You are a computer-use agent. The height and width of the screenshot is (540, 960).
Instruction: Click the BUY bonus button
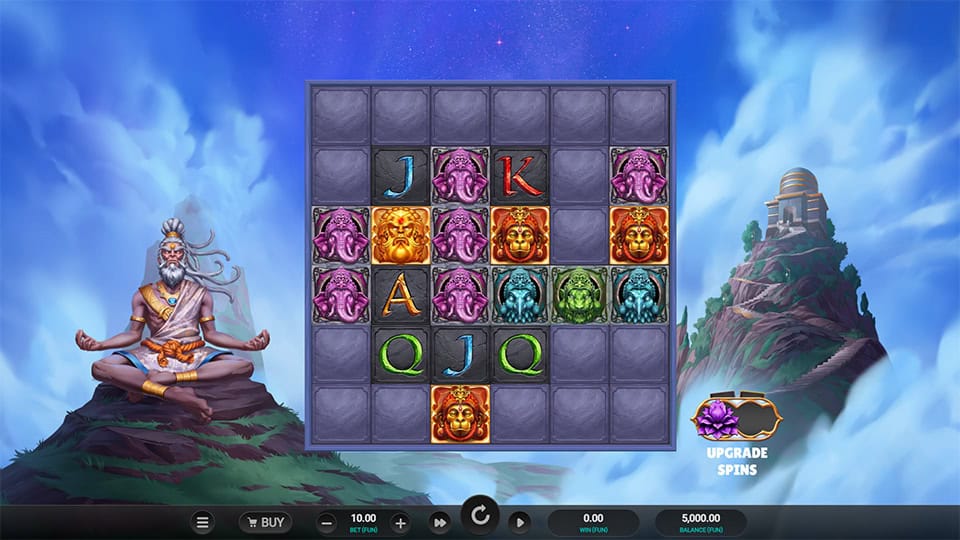click(265, 522)
